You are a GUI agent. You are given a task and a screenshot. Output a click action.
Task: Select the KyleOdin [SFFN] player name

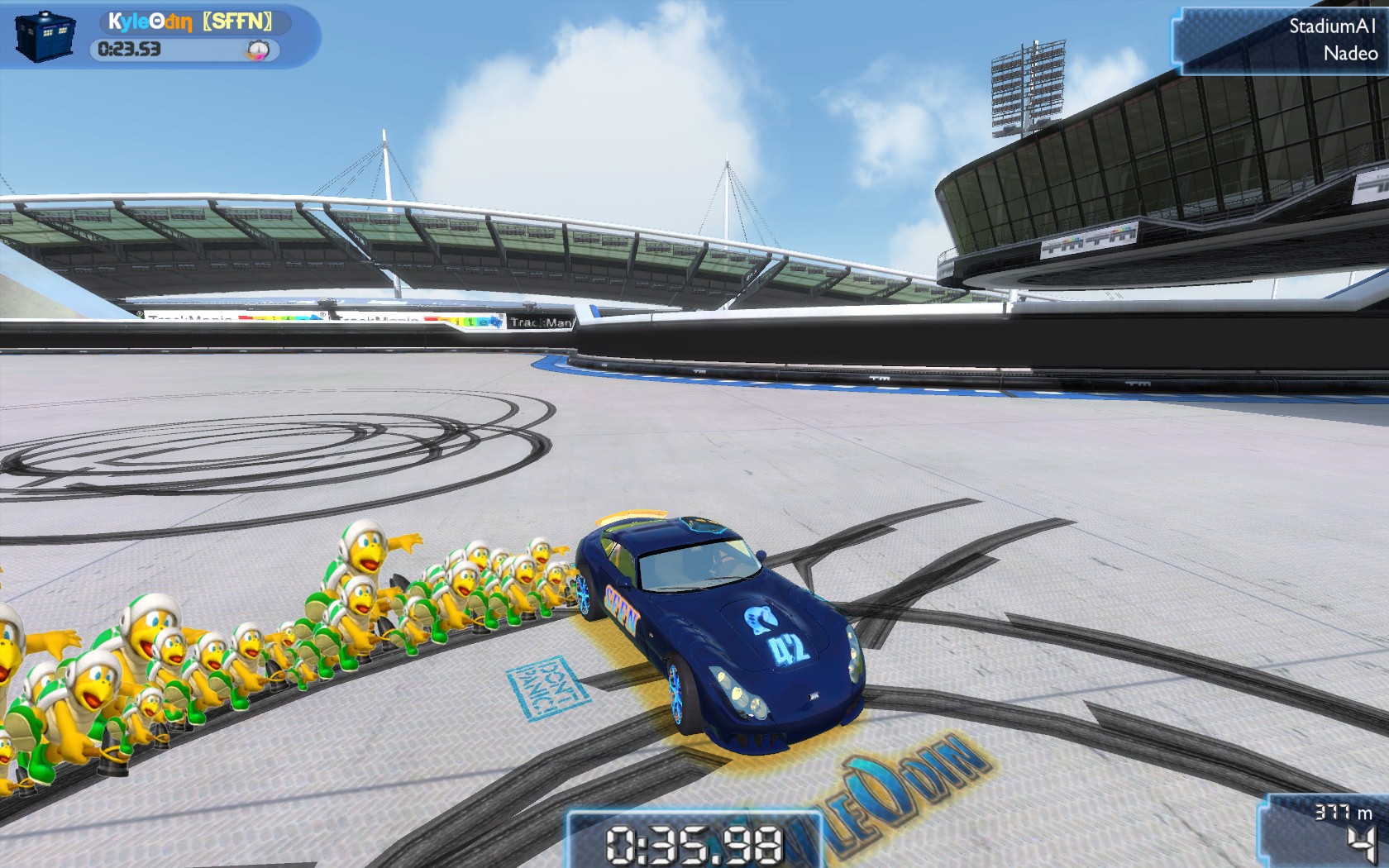point(190,21)
